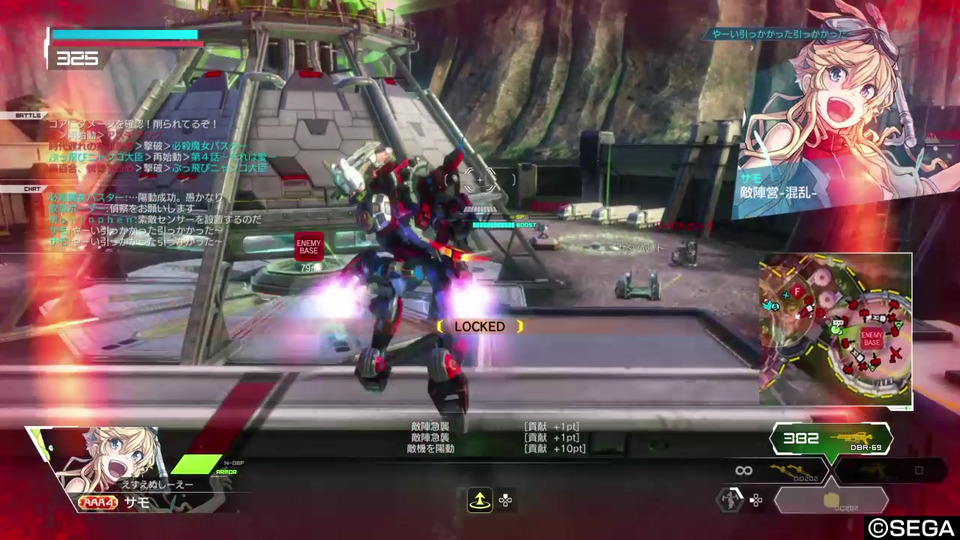Open the tactical minimap
960x540 pixels.
pos(835,329)
